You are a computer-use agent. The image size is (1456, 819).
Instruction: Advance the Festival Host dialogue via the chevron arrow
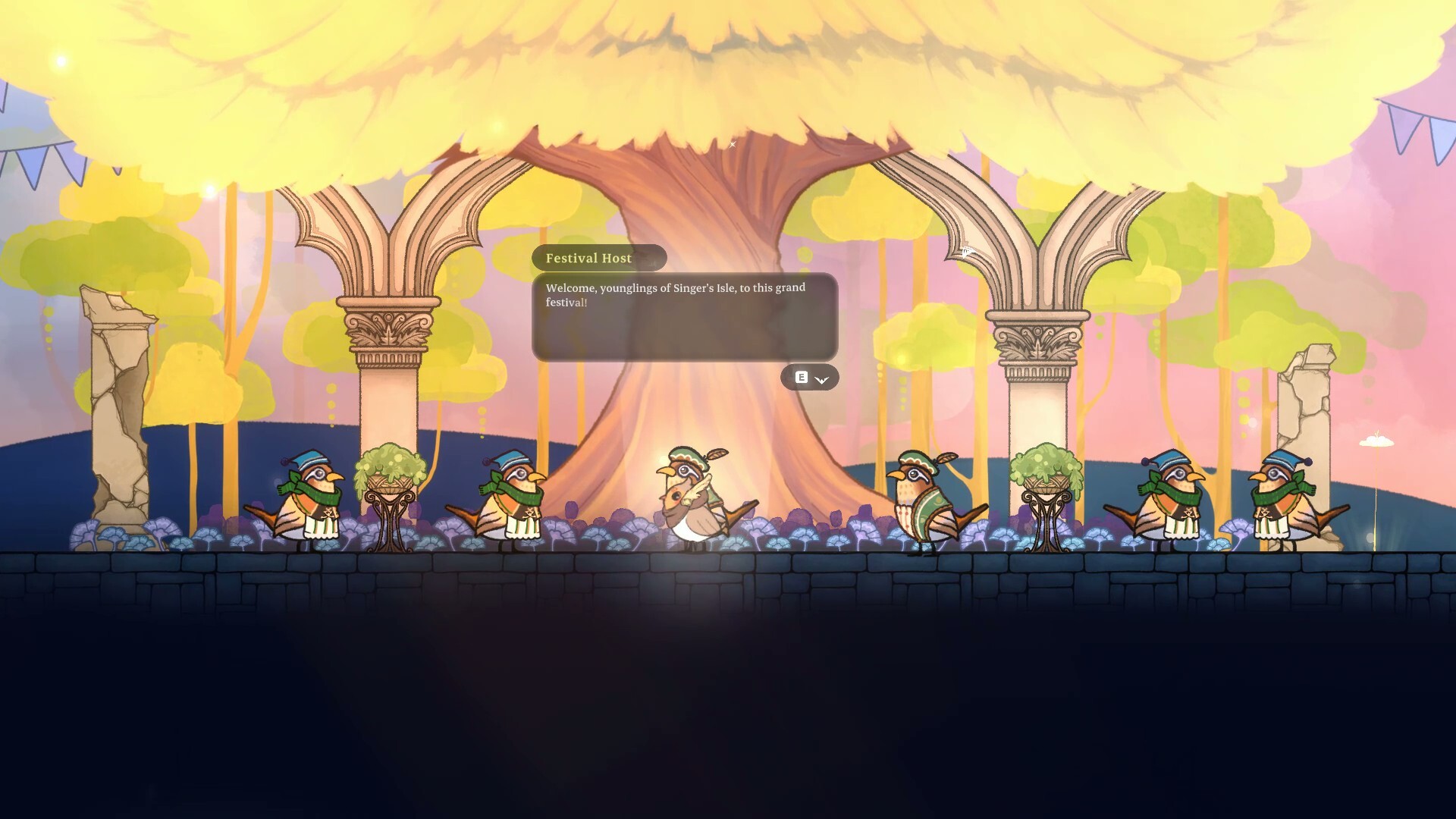821,379
